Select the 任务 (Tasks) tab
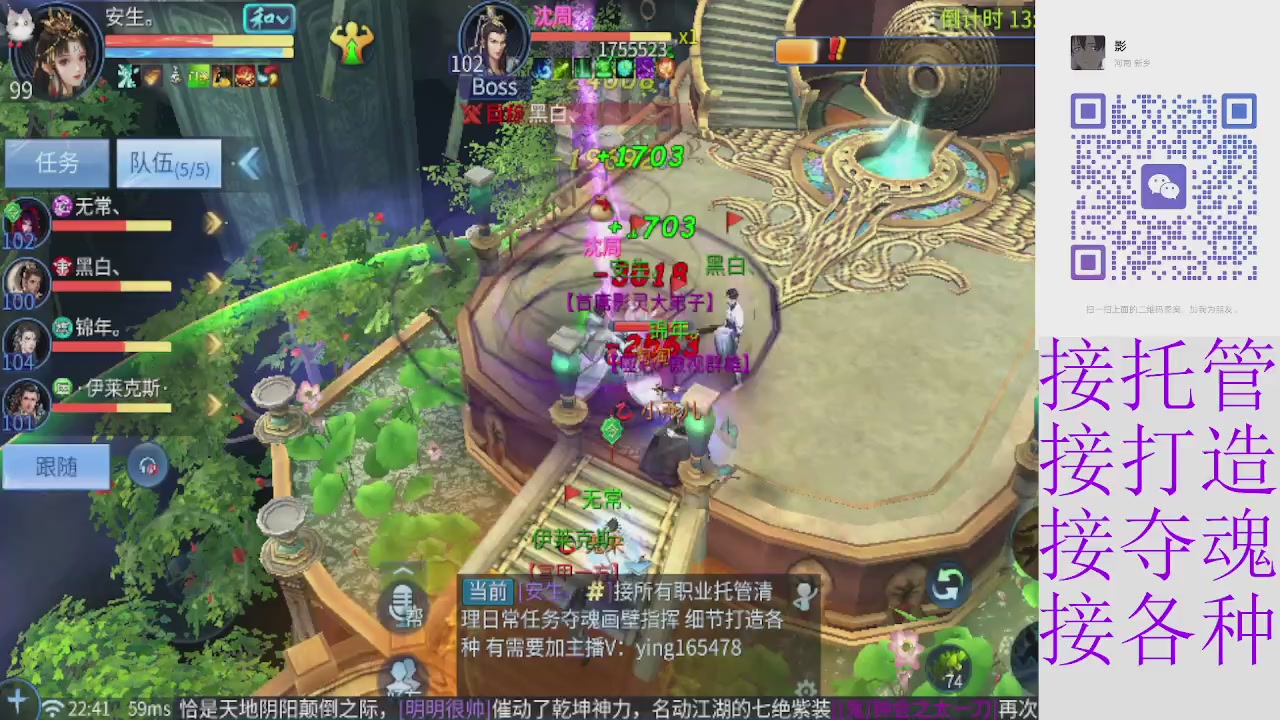 pyautogui.click(x=55, y=163)
